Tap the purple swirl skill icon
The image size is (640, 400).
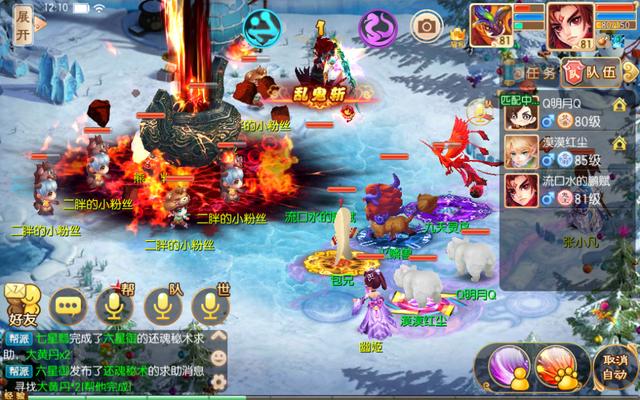379,25
